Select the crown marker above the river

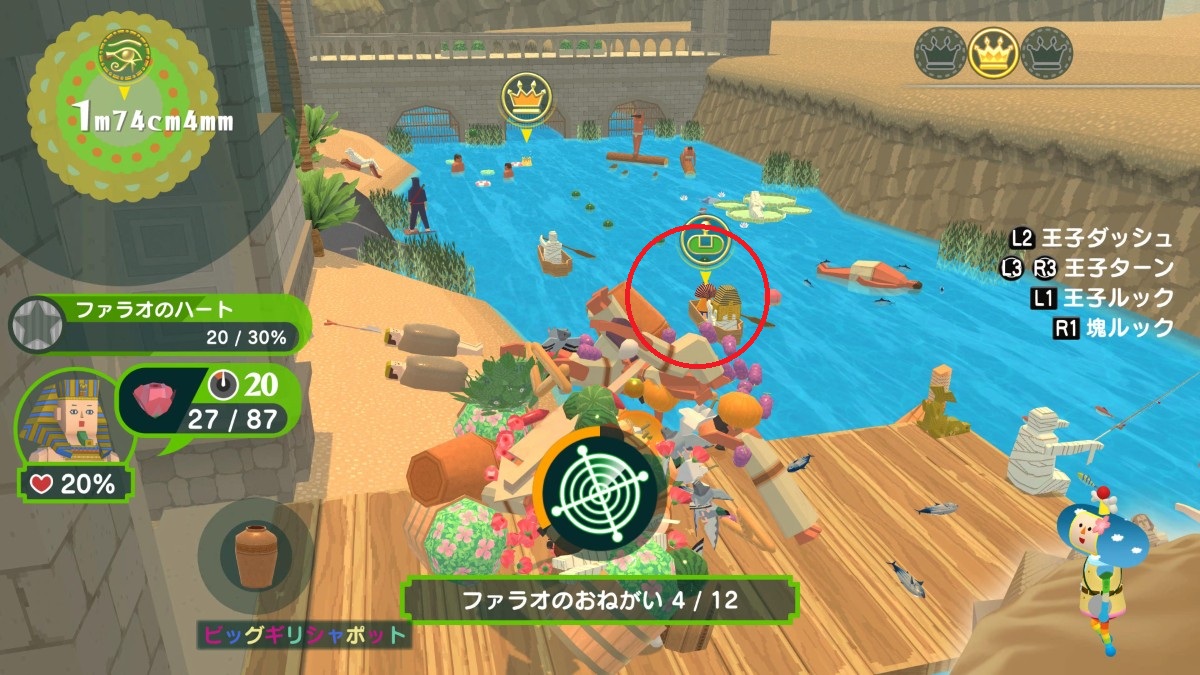pos(526,99)
